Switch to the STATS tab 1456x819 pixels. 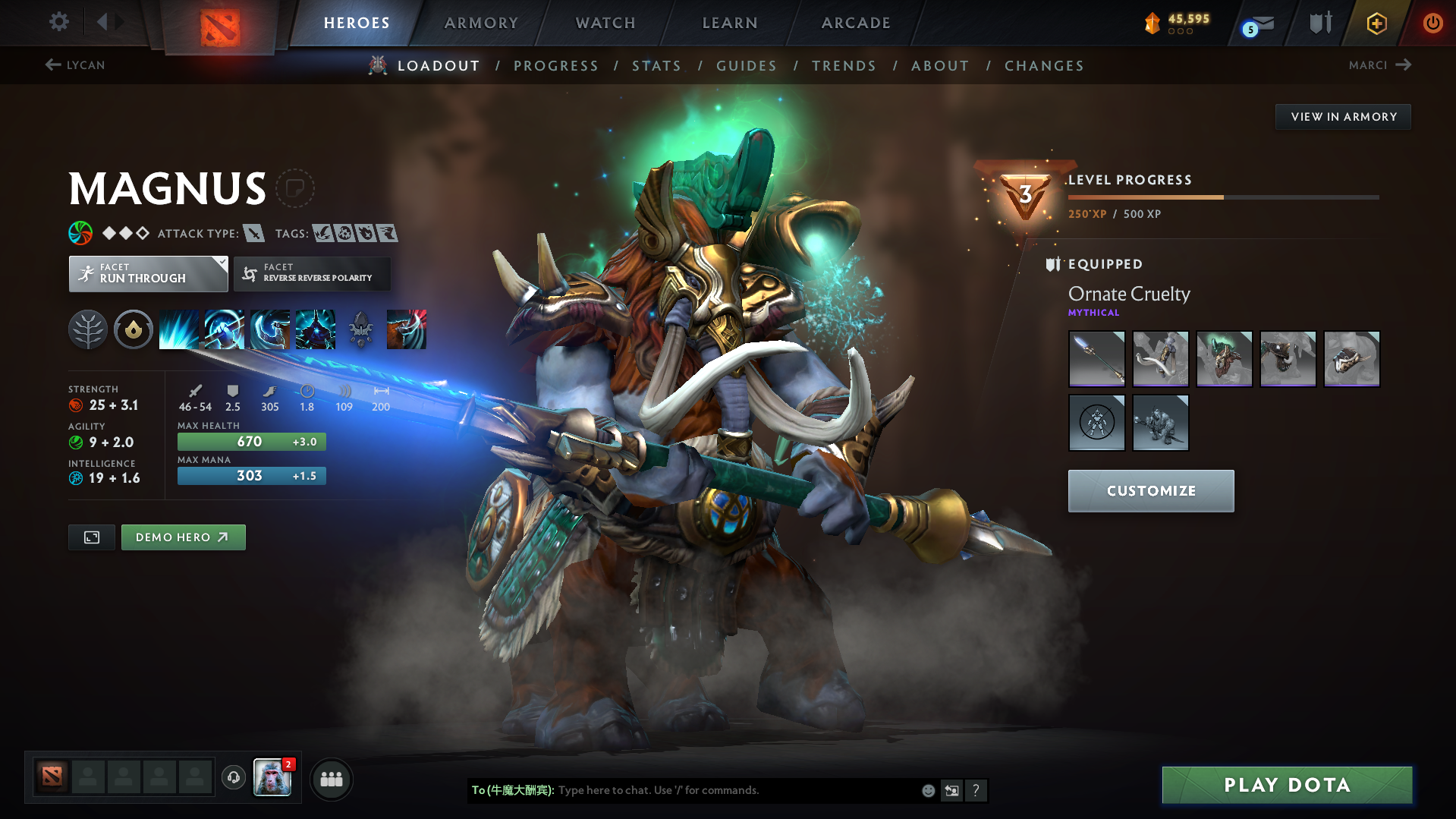click(656, 66)
